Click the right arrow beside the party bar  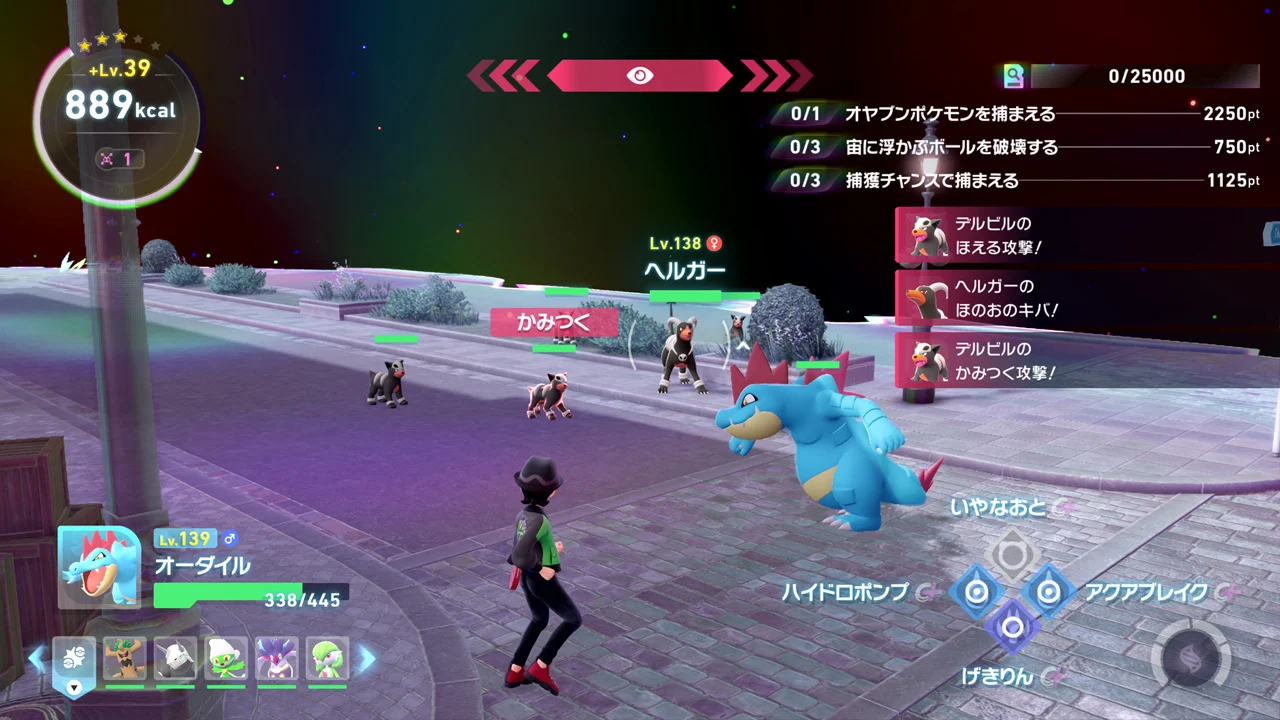coord(367,659)
